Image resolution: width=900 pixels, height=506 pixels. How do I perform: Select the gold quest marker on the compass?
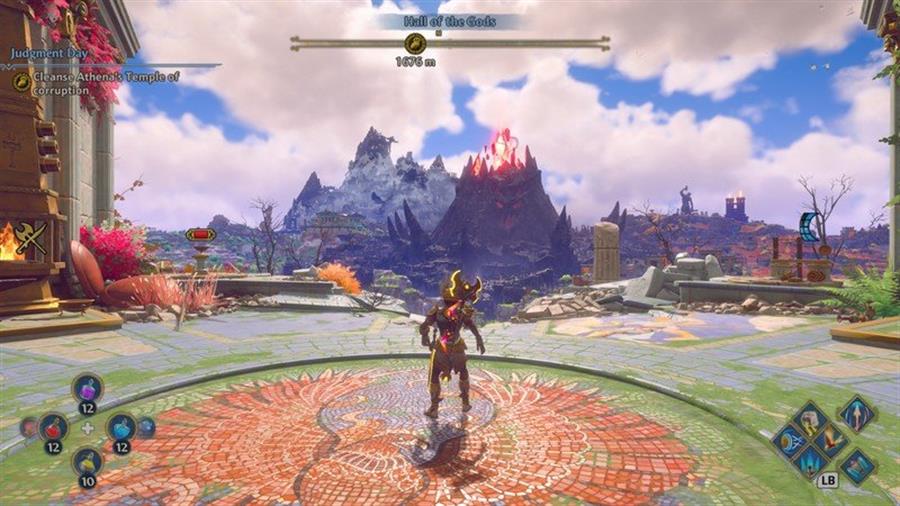[x=415, y=43]
